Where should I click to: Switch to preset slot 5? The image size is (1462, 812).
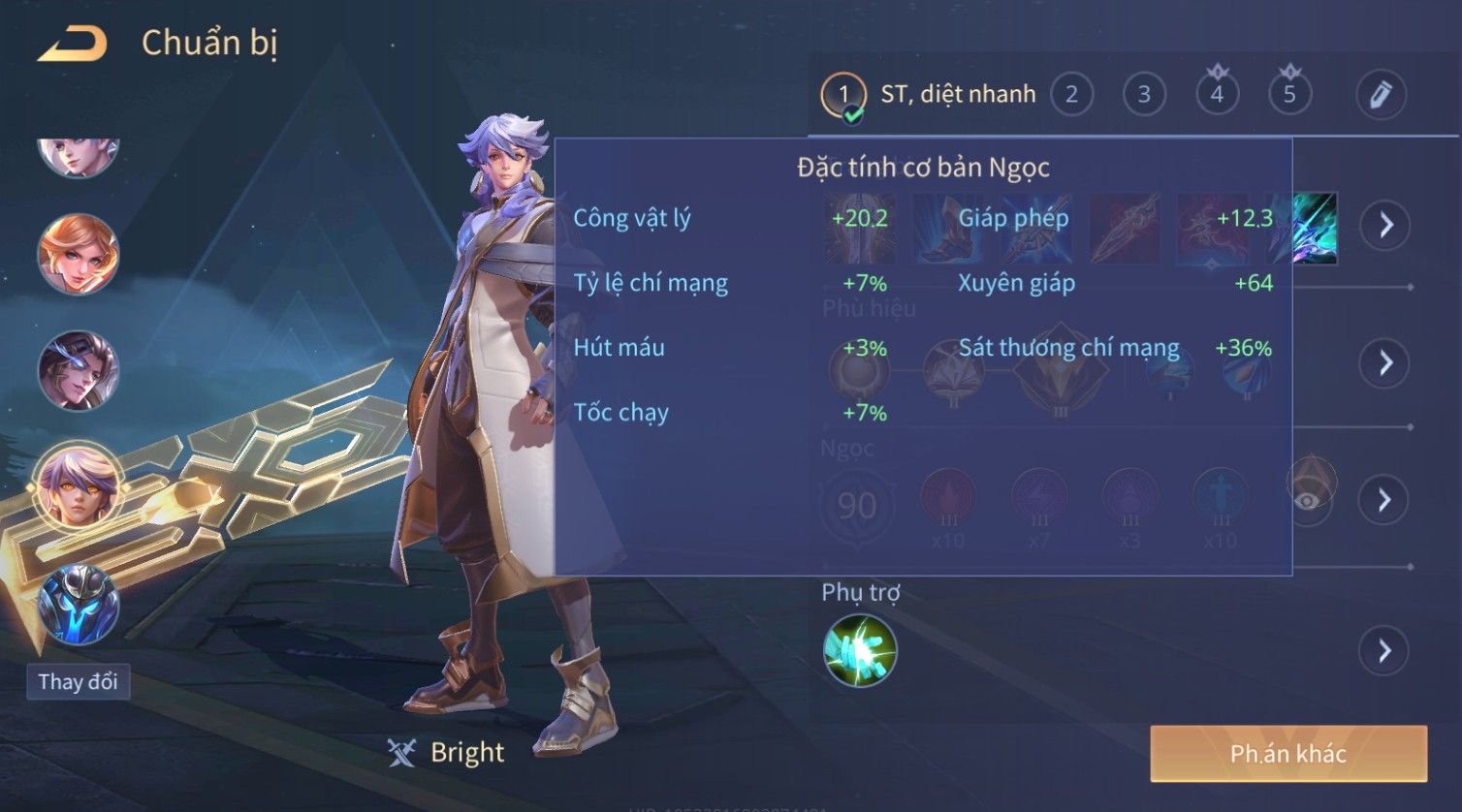pyautogui.click(x=1289, y=95)
